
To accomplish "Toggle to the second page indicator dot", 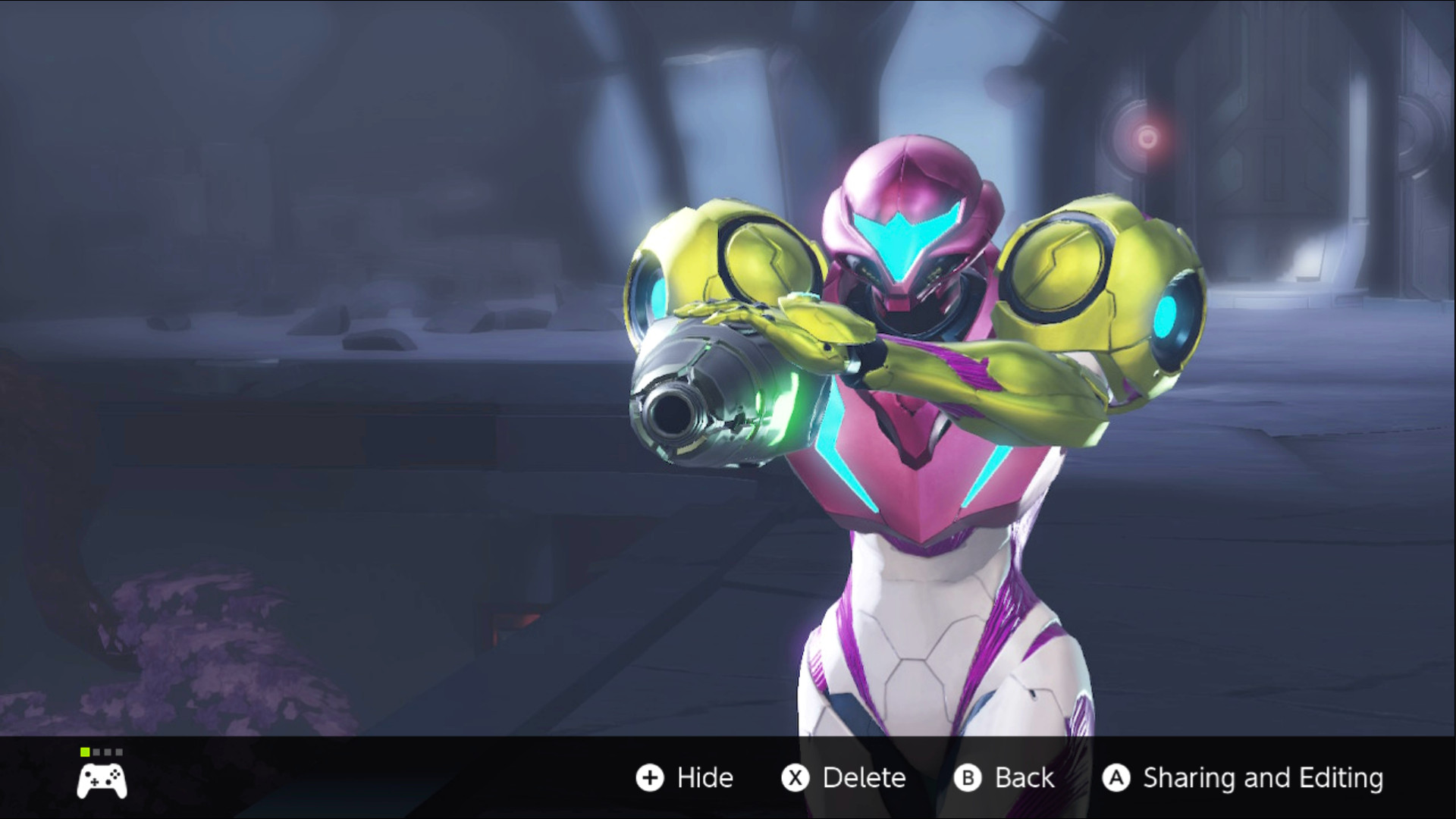I will click(96, 752).
